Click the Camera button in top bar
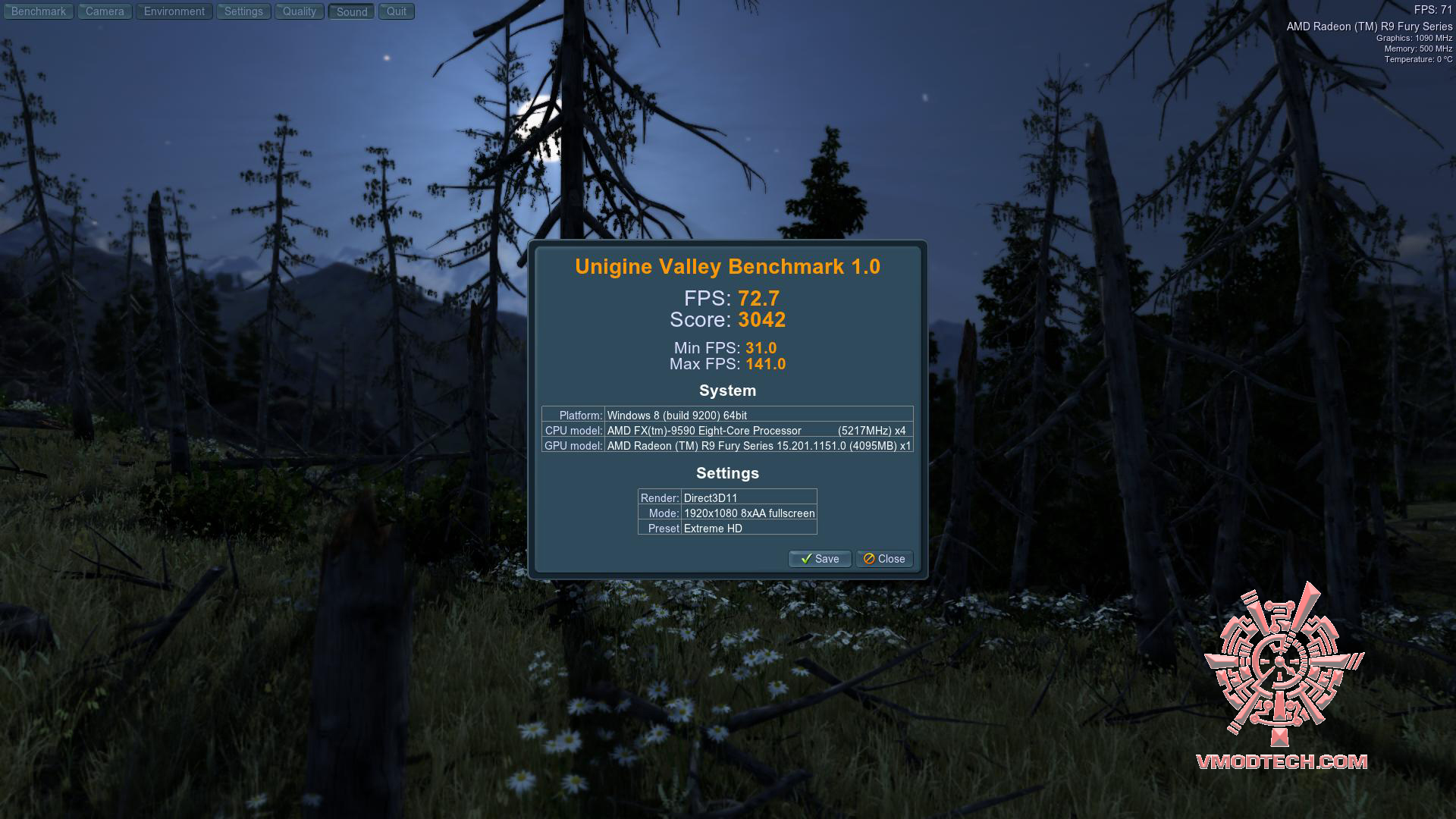1456x819 pixels. (105, 11)
